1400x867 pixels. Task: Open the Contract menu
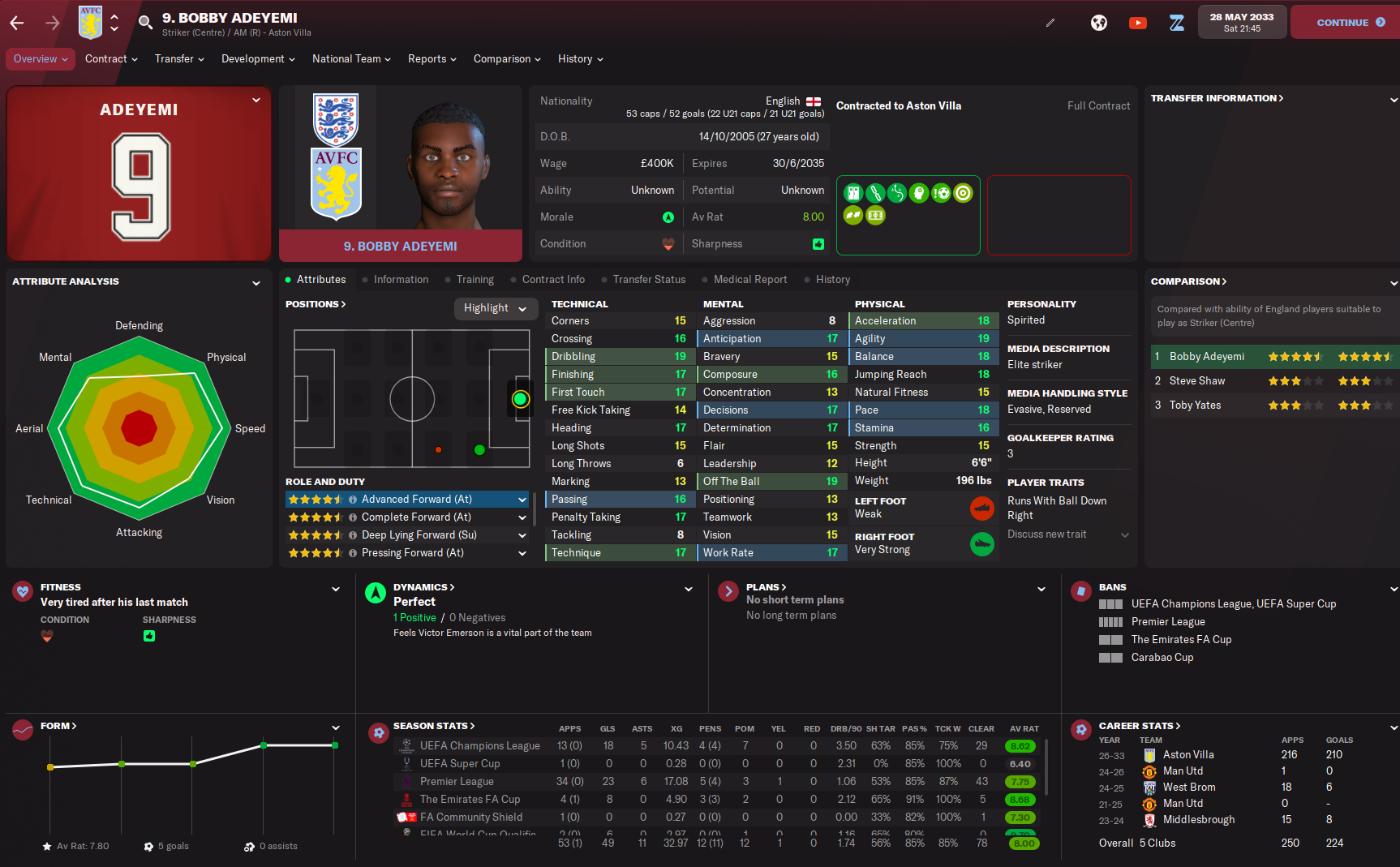pos(111,59)
